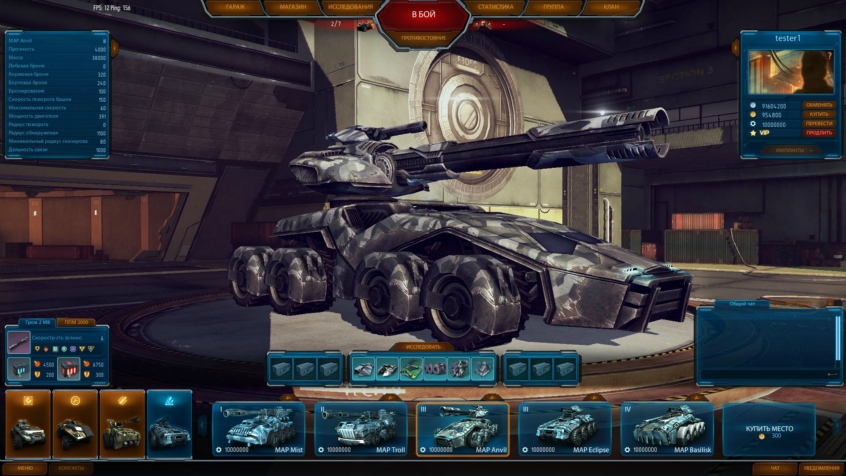This screenshot has width=846, height=476.
Task: Start a battle with the В БОЙ button
Action: (x=422, y=15)
